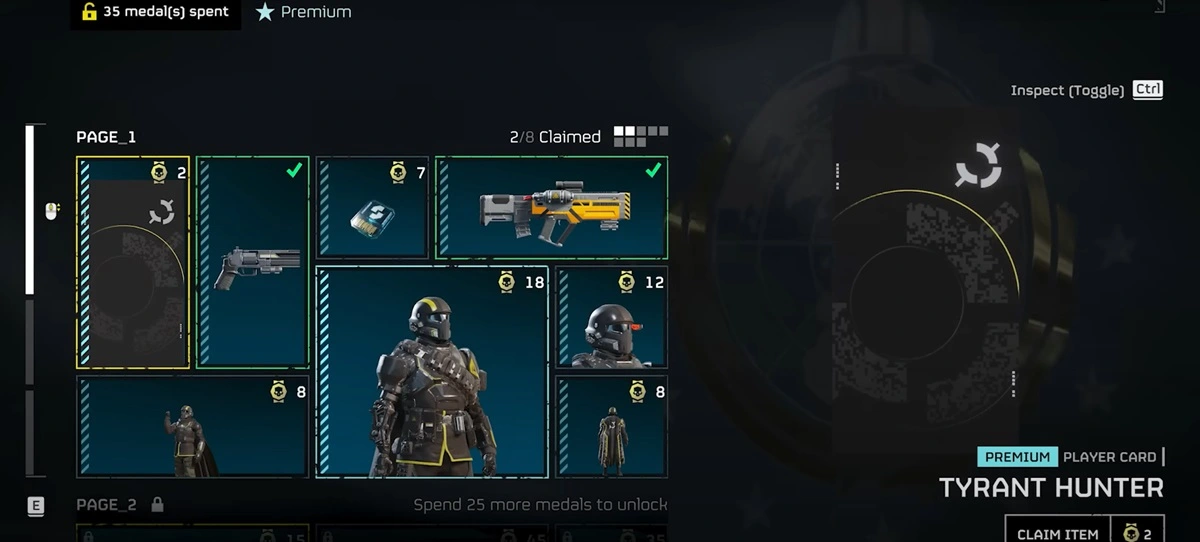Select the Tyrant Hunter player card tile
This screenshot has height=542, width=1200.
tap(133, 263)
